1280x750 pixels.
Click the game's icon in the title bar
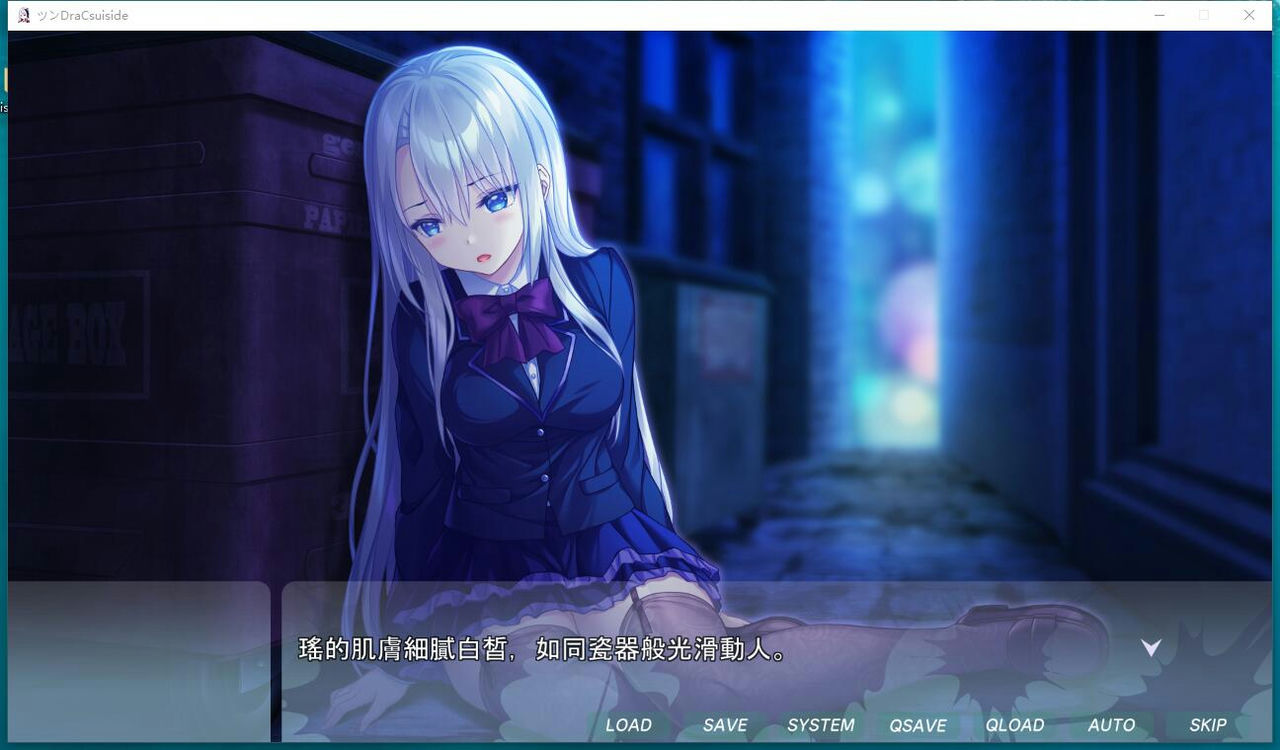coord(22,15)
